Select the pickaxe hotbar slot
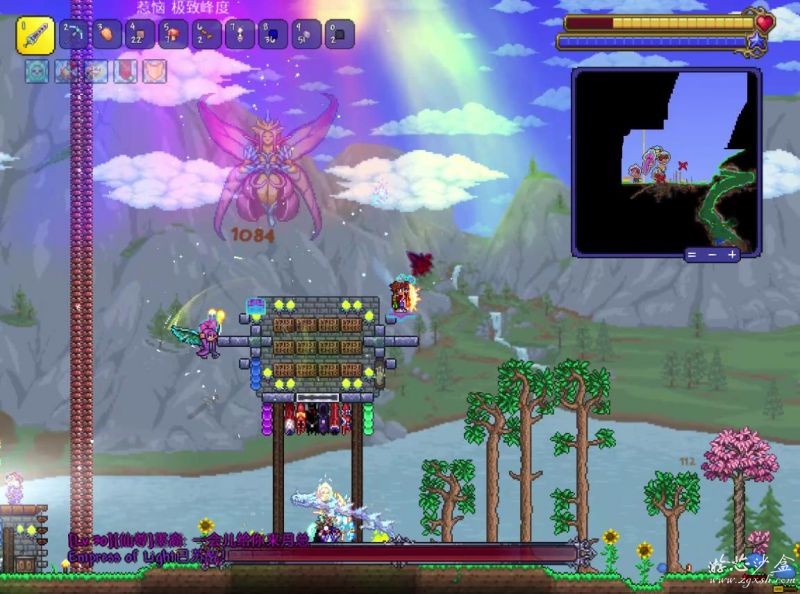 pos(74,35)
